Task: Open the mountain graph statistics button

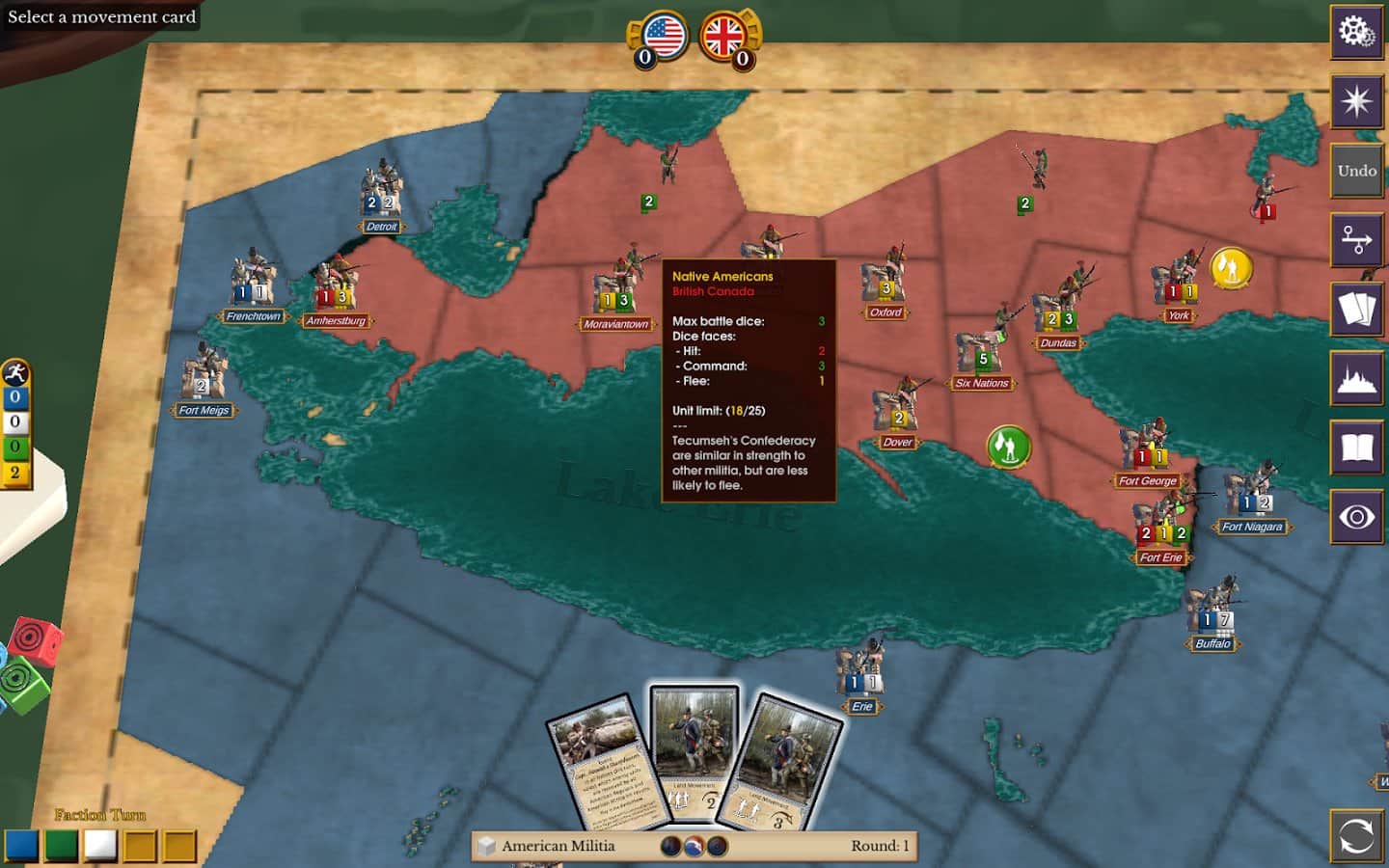Action: click(1356, 379)
